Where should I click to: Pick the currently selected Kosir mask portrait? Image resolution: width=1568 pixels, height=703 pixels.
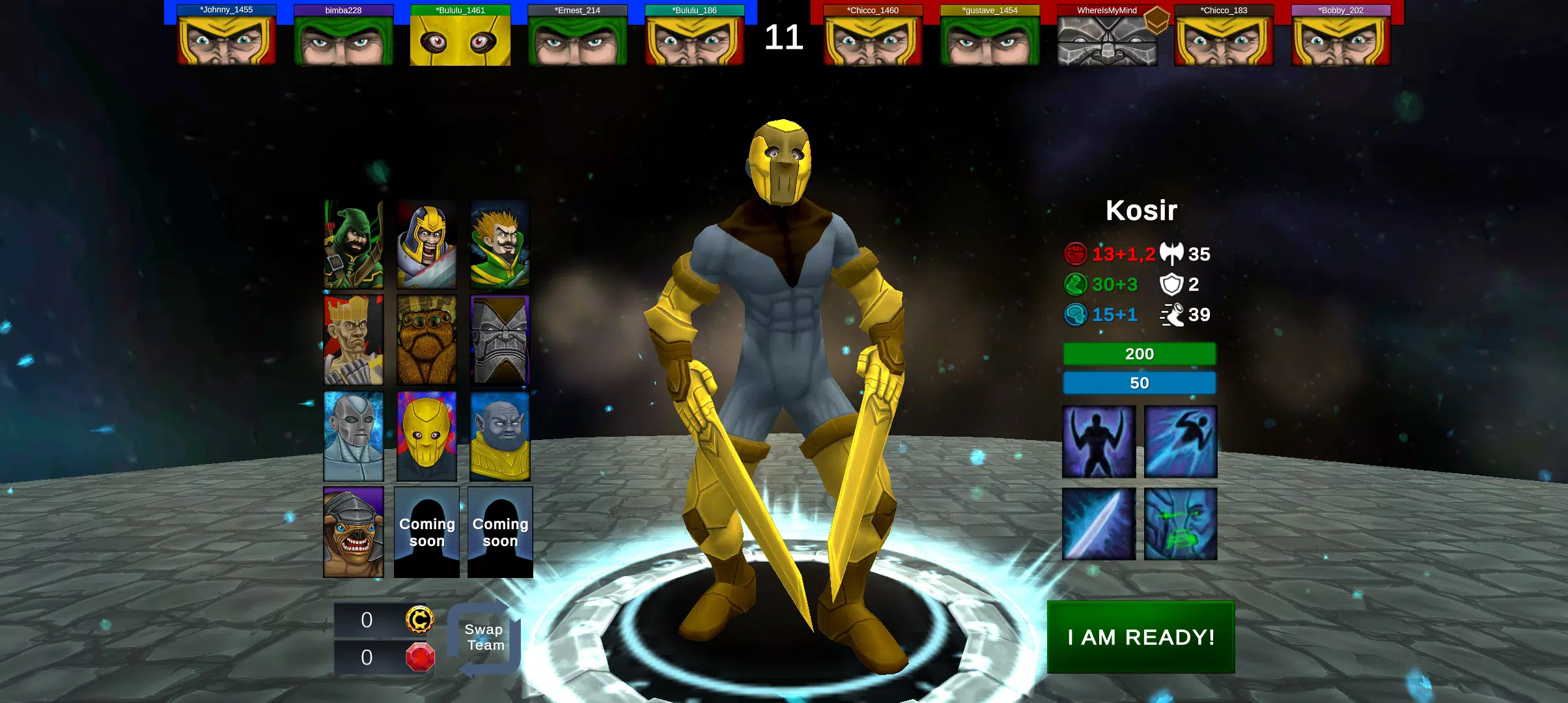click(x=427, y=433)
